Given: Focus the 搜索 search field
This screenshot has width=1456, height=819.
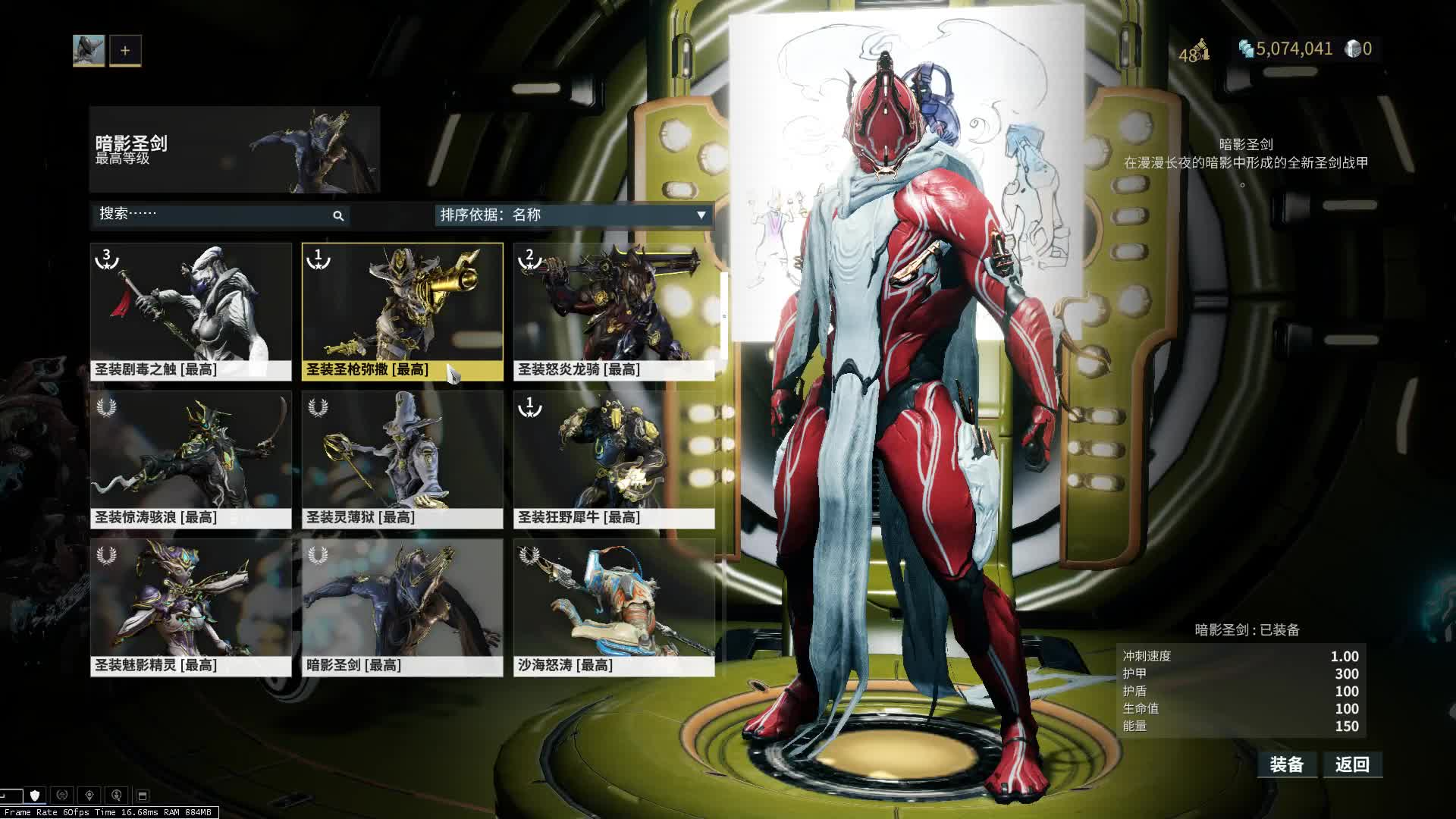Looking at the screenshot, I should point(212,215).
